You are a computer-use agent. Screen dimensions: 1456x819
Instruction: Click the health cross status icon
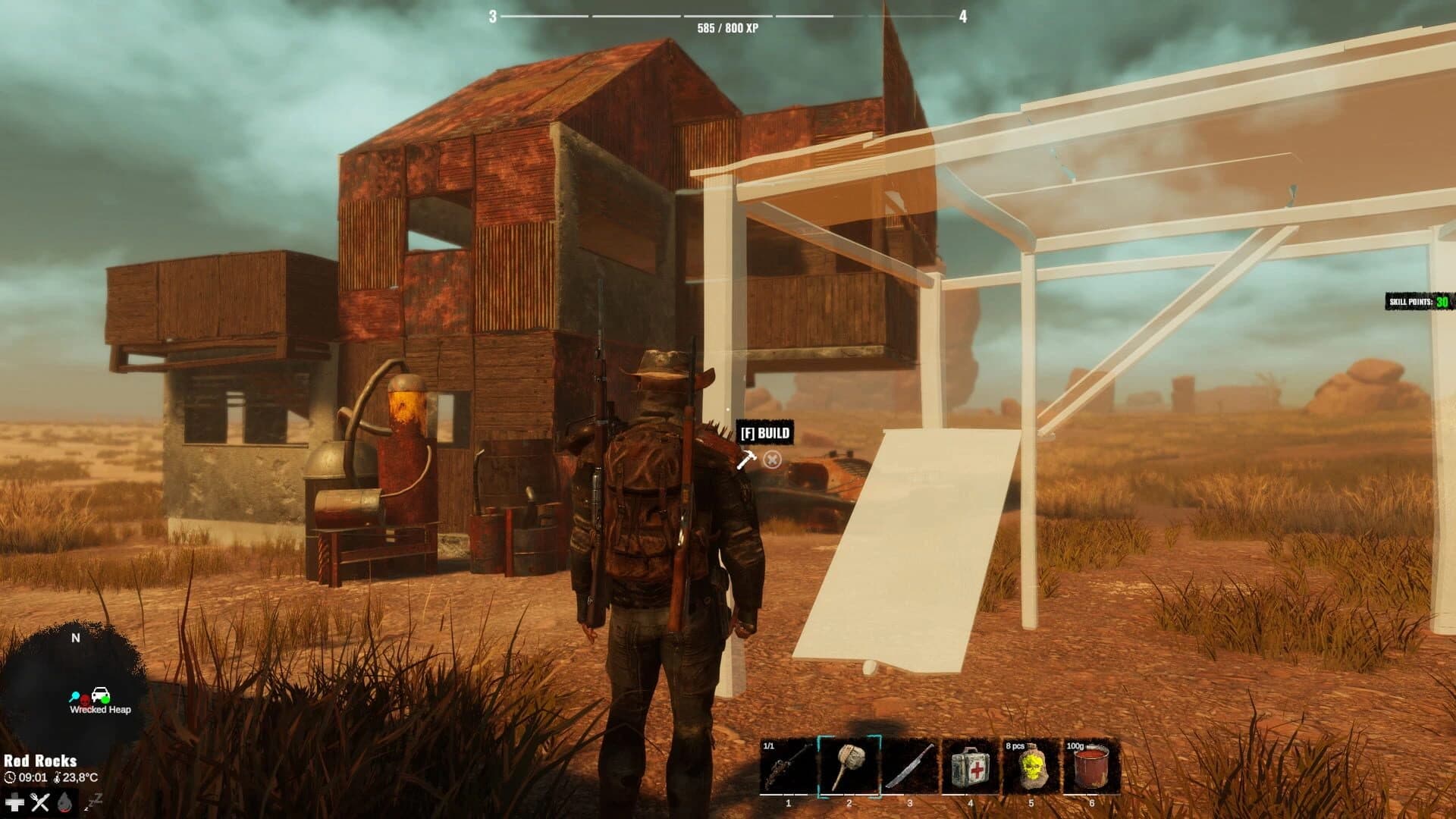[x=14, y=801]
